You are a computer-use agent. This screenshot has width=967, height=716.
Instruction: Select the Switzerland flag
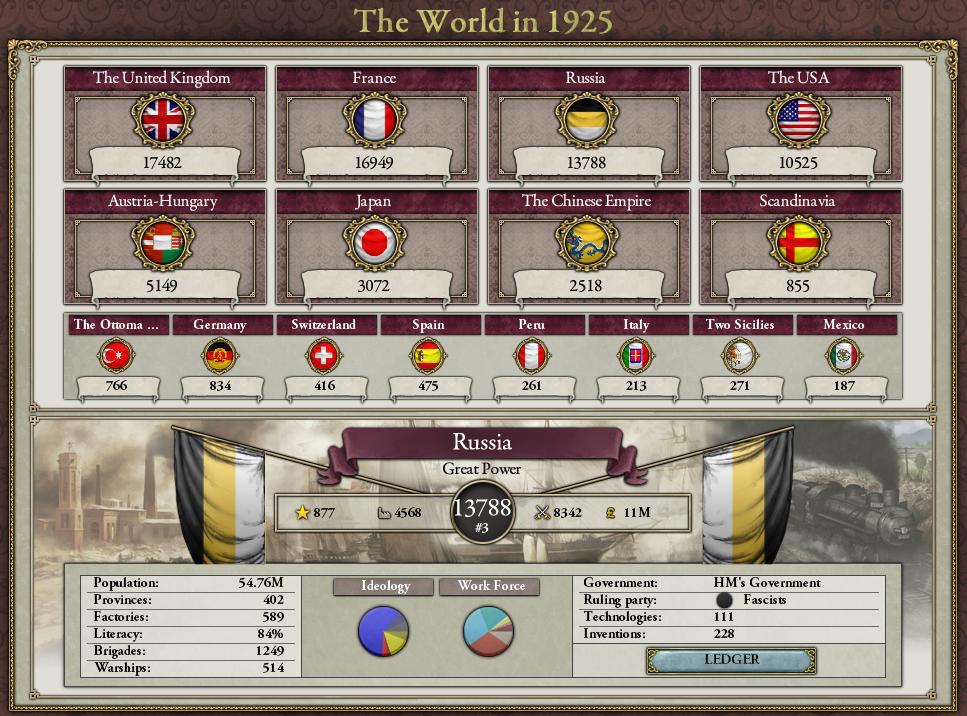point(324,355)
